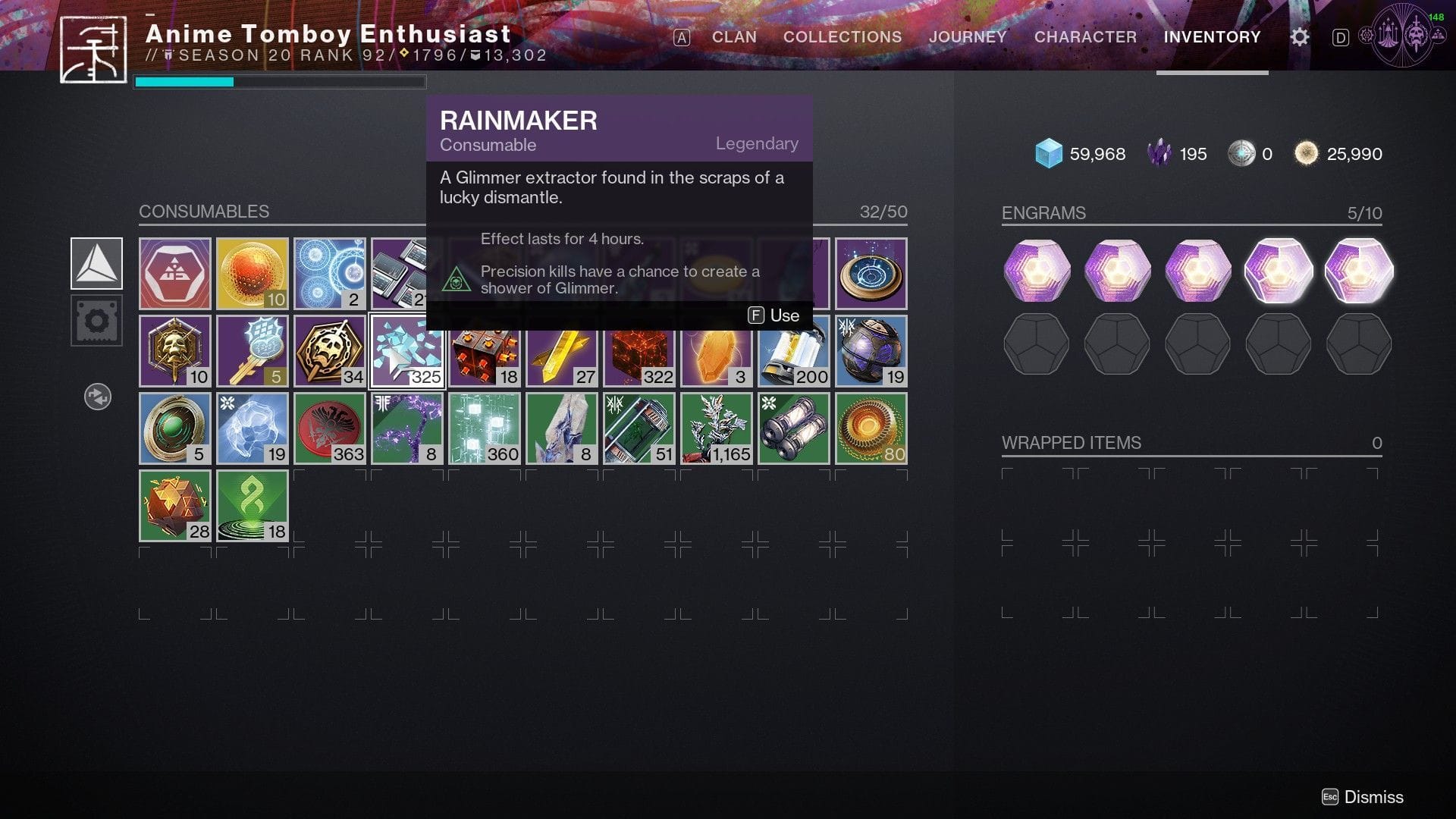Switch to the JOURNEY tab
This screenshot has width=1456, height=819.
[x=968, y=36]
